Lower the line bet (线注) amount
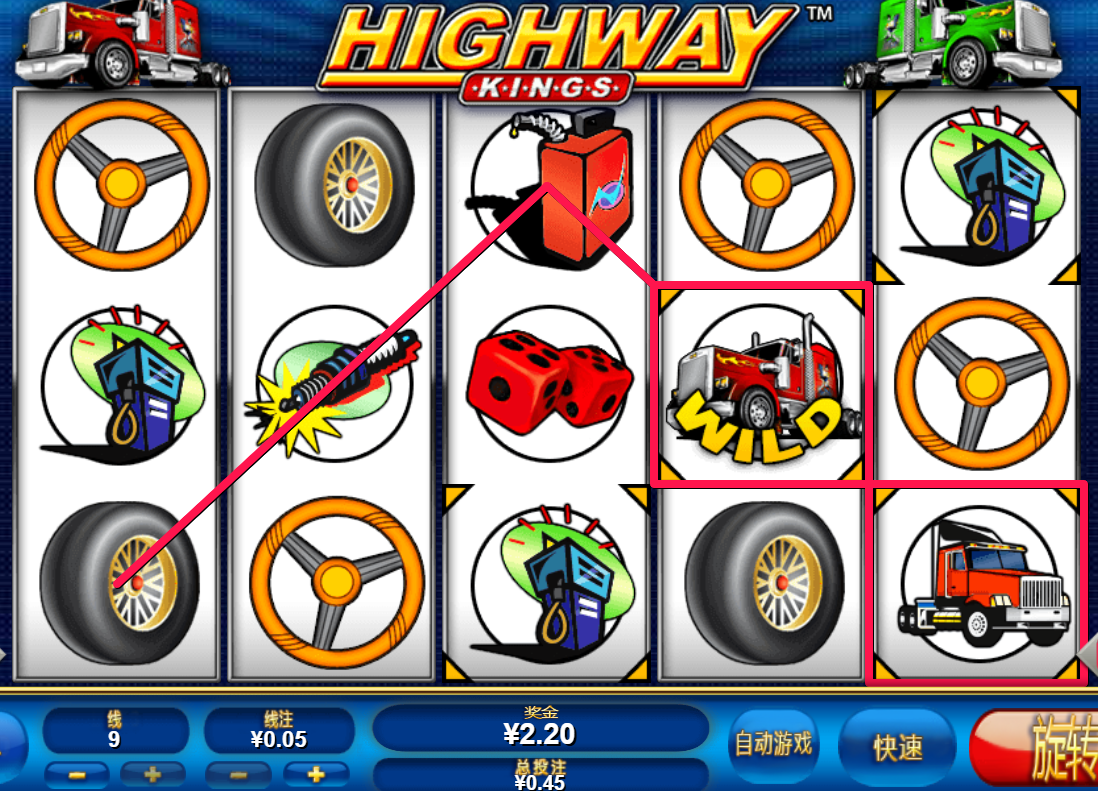The height and width of the screenshot is (791, 1098). pos(238,774)
